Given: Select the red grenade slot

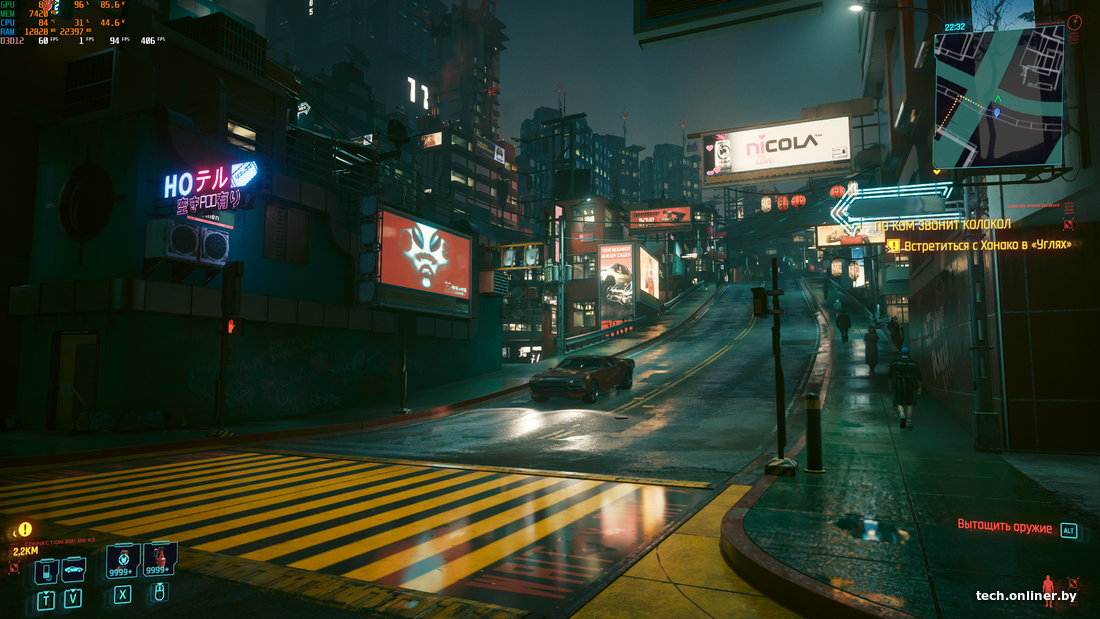Looking at the screenshot, I should pos(159,560).
